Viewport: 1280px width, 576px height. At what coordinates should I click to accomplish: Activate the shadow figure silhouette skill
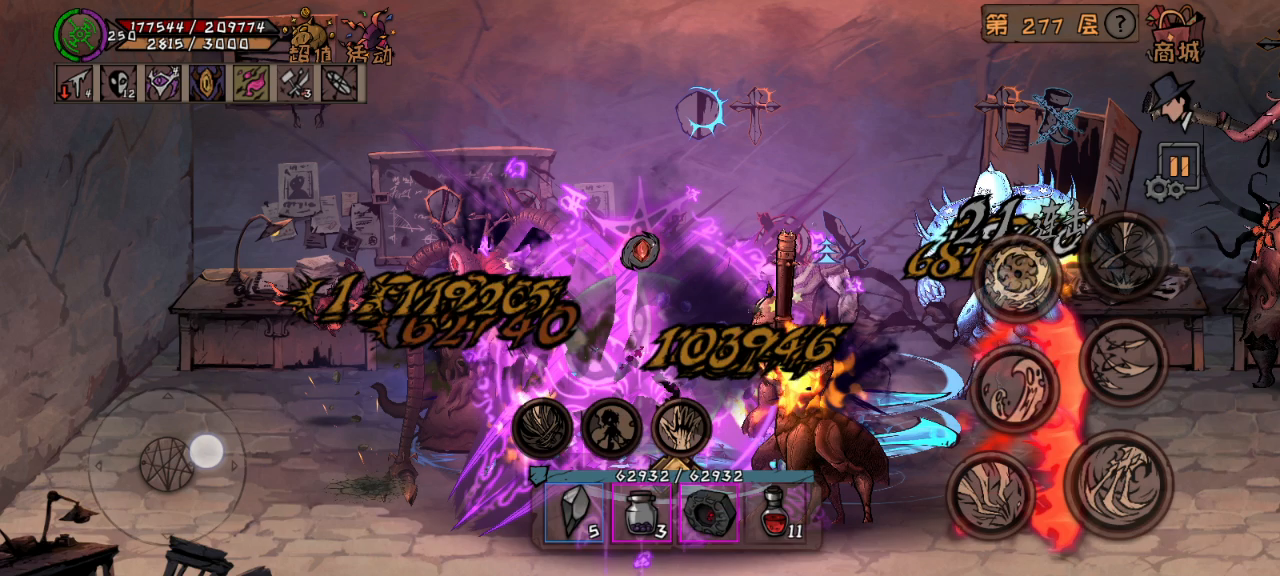pyautogui.click(x=612, y=428)
